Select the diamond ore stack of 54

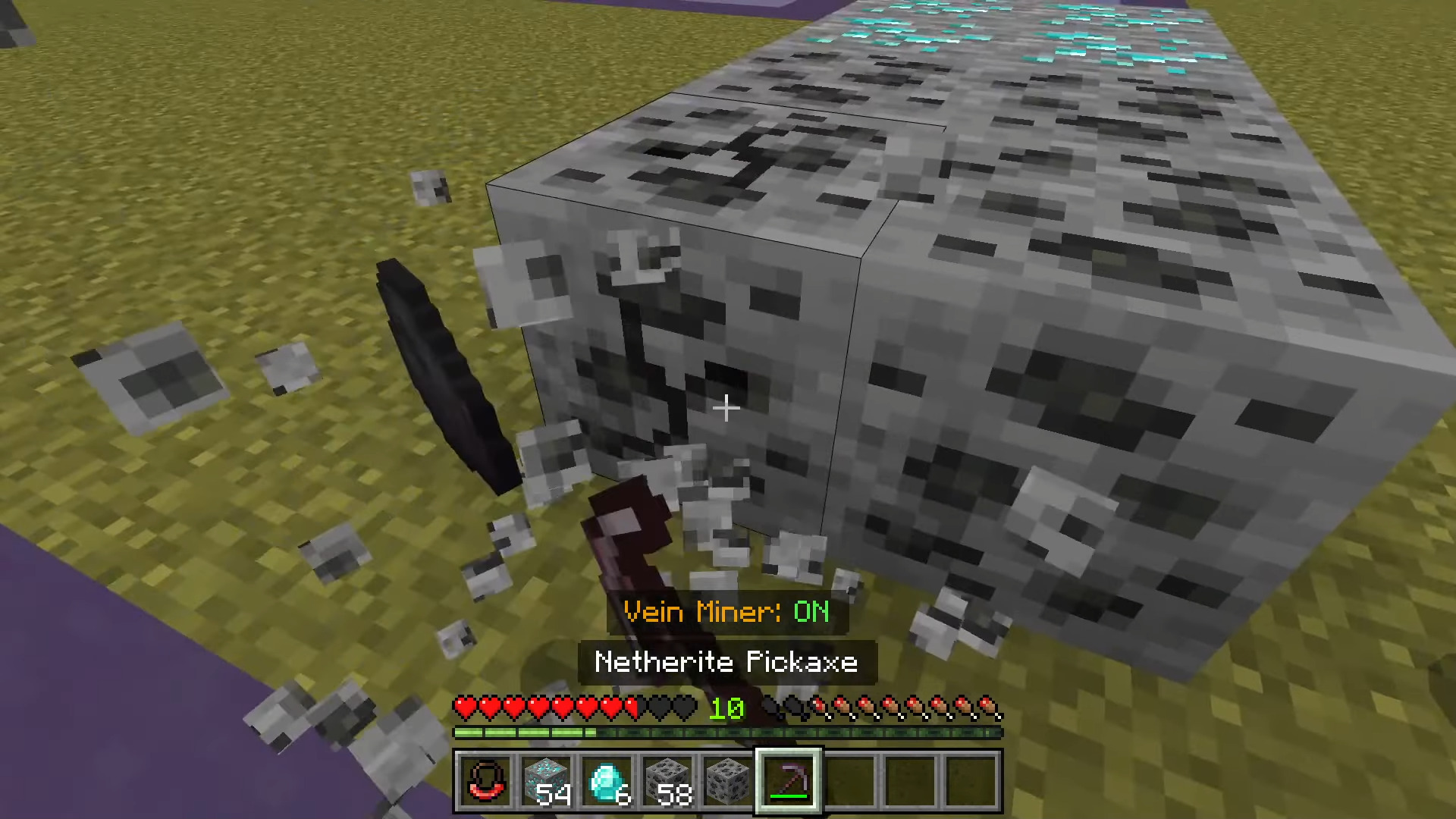coord(546,780)
